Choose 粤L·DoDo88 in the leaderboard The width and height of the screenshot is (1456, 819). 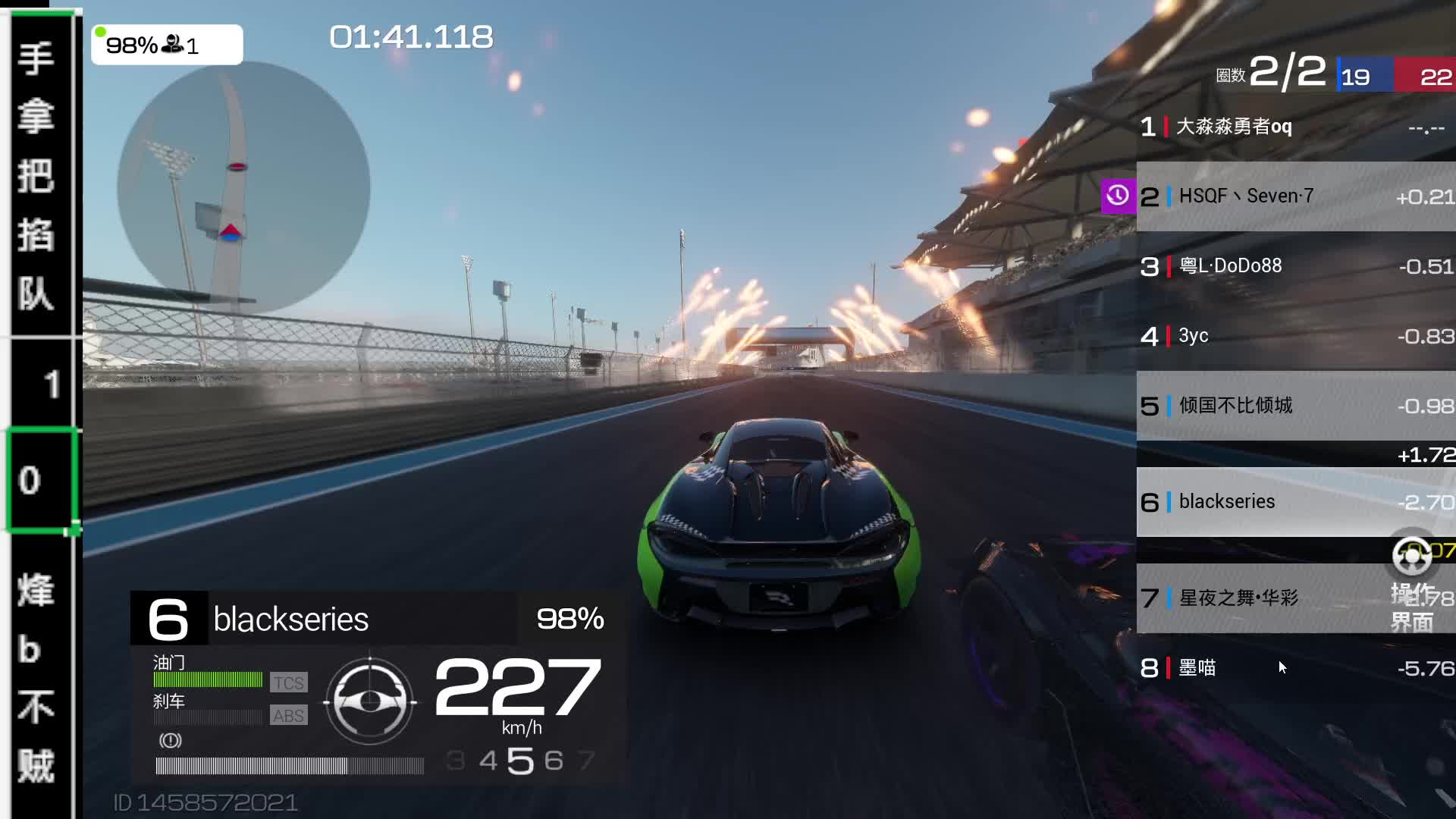(x=1295, y=266)
